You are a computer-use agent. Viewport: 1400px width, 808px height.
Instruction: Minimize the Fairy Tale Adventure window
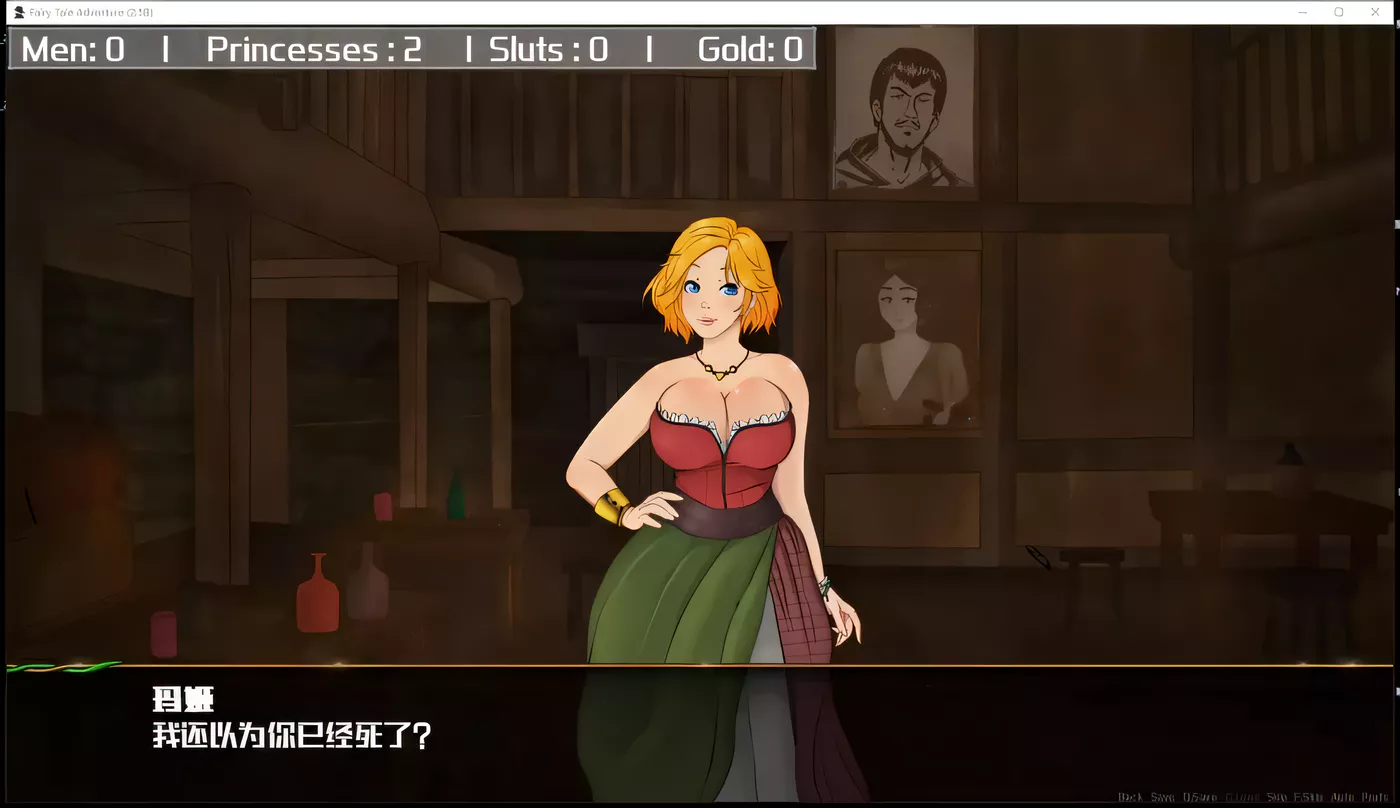click(1304, 11)
